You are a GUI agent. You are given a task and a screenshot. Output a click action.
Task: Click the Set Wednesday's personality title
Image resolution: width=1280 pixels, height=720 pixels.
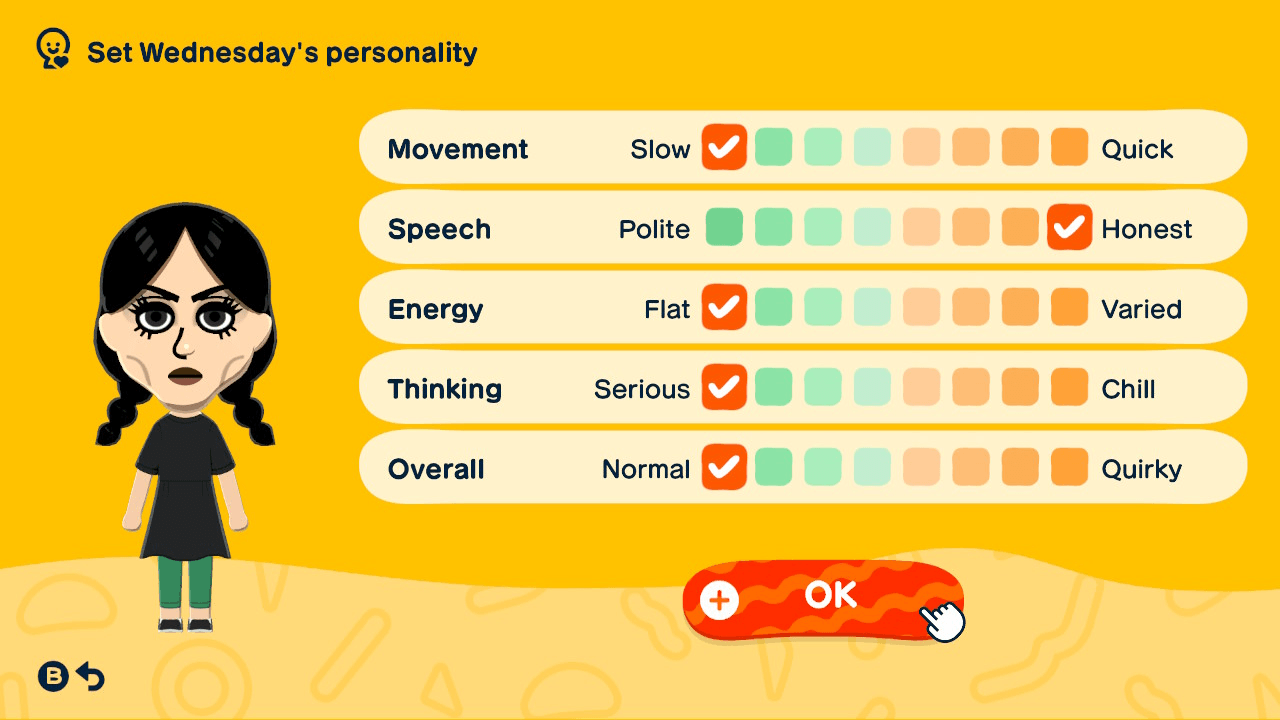(x=281, y=52)
